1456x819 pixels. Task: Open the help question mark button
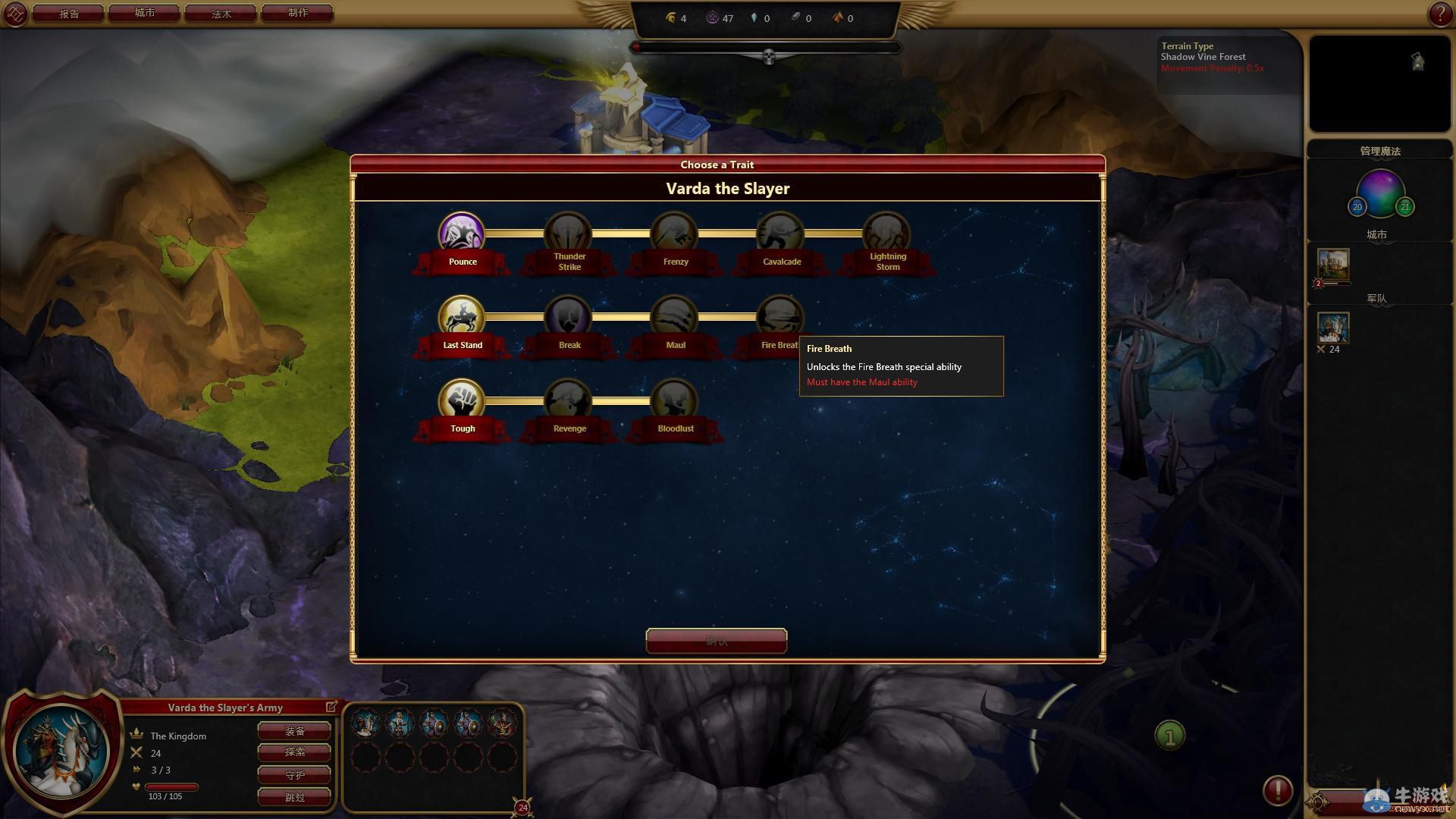(x=1439, y=14)
